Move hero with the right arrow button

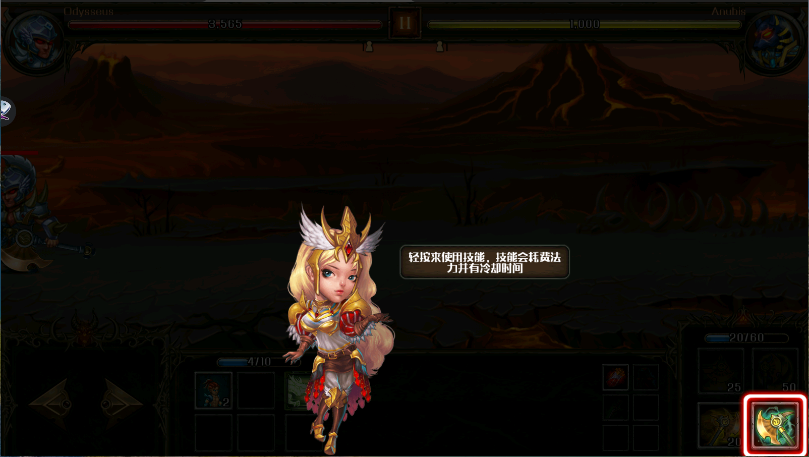pos(121,402)
